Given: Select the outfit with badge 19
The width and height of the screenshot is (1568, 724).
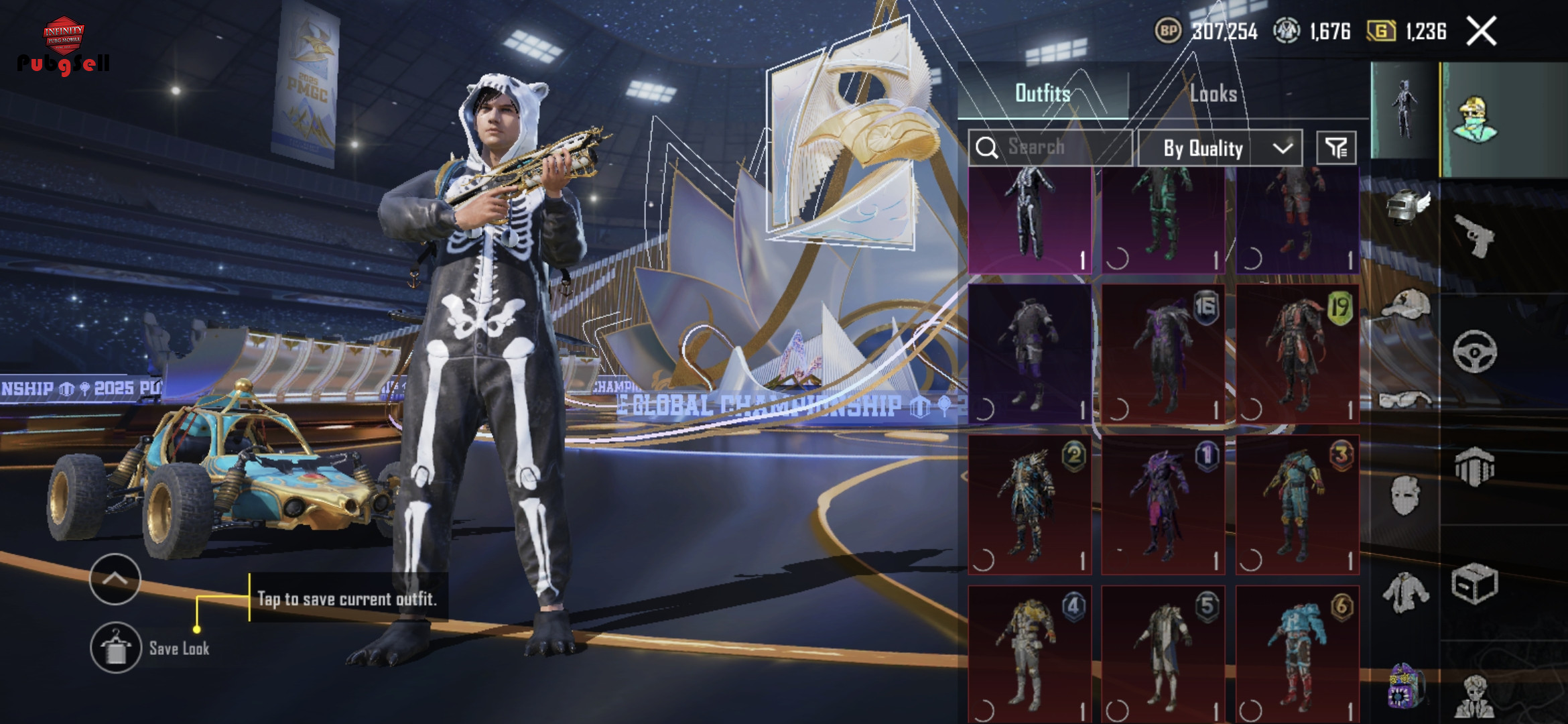Looking at the screenshot, I should [1297, 354].
